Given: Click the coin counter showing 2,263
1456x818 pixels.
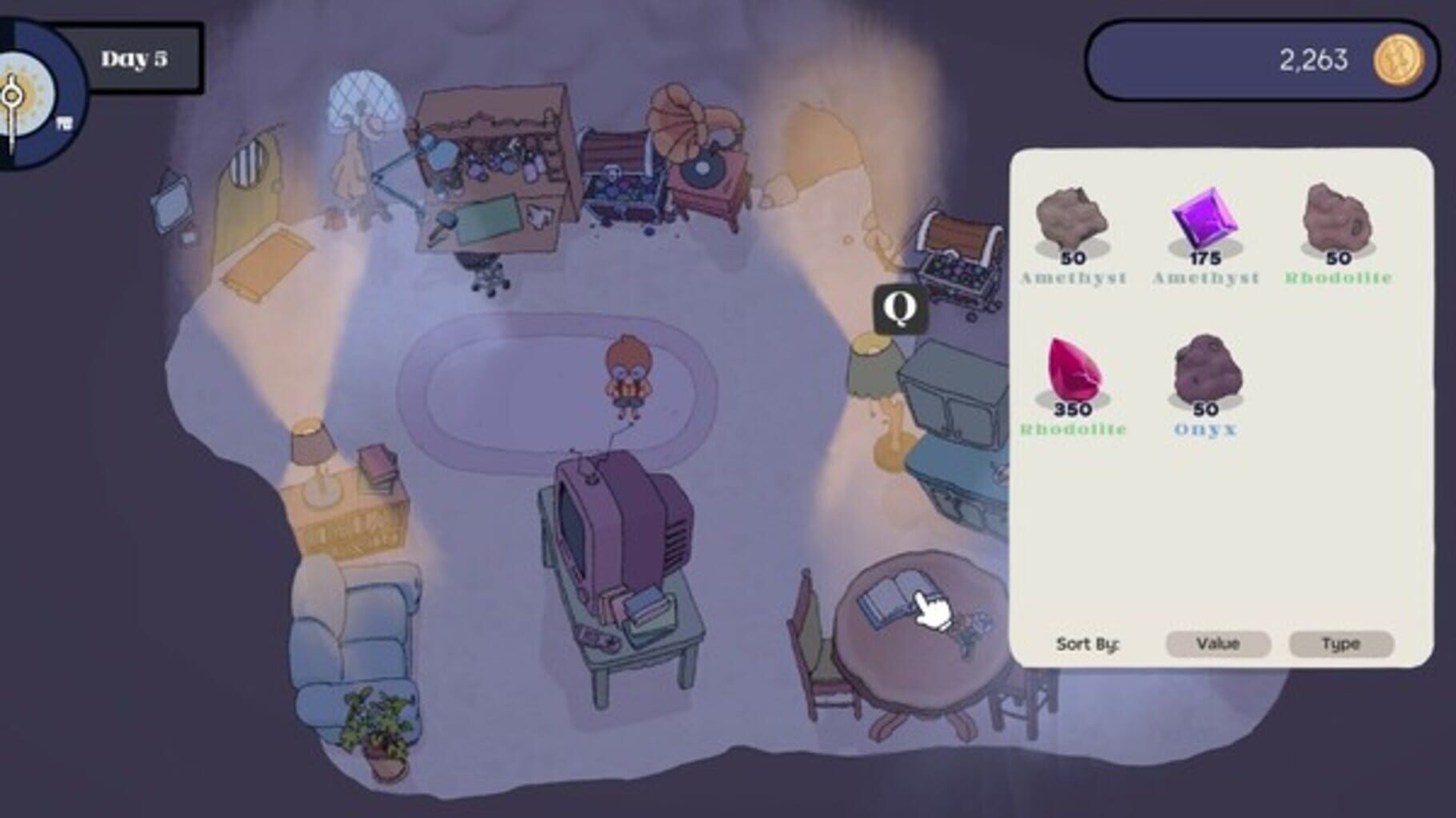Looking at the screenshot, I should click(1312, 58).
